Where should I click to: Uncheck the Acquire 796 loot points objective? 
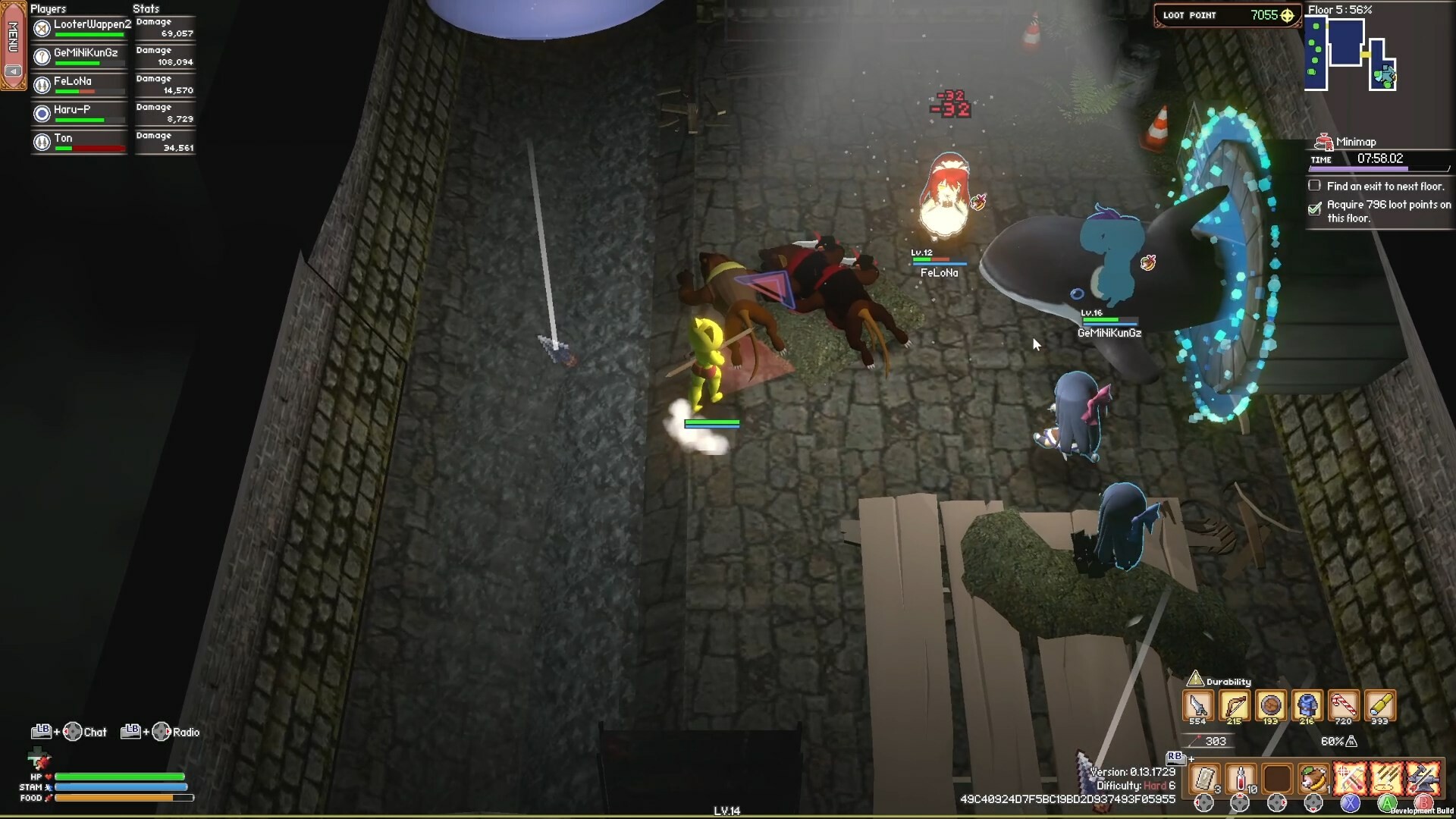[x=1316, y=209]
